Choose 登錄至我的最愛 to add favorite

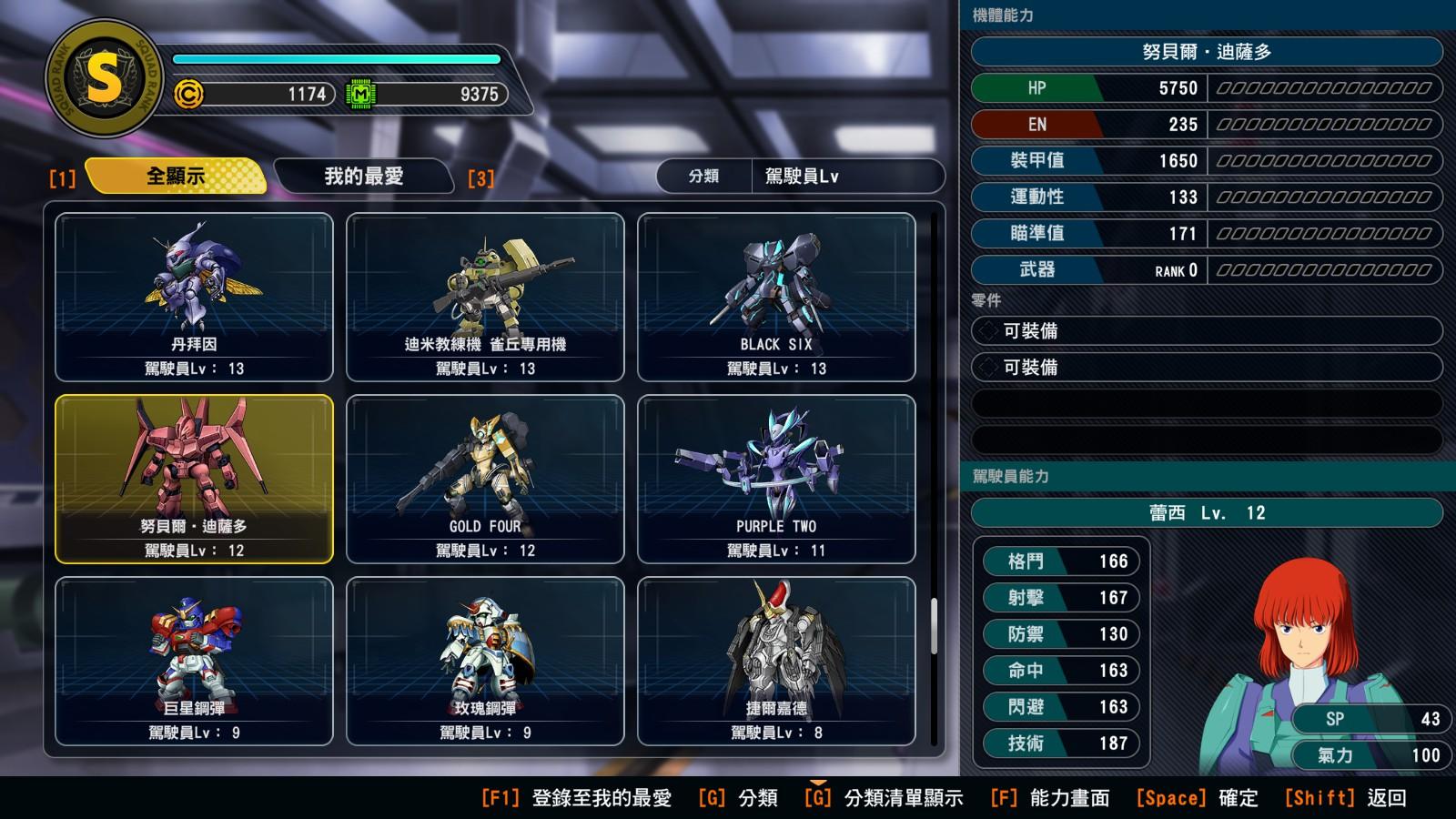click(x=577, y=798)
